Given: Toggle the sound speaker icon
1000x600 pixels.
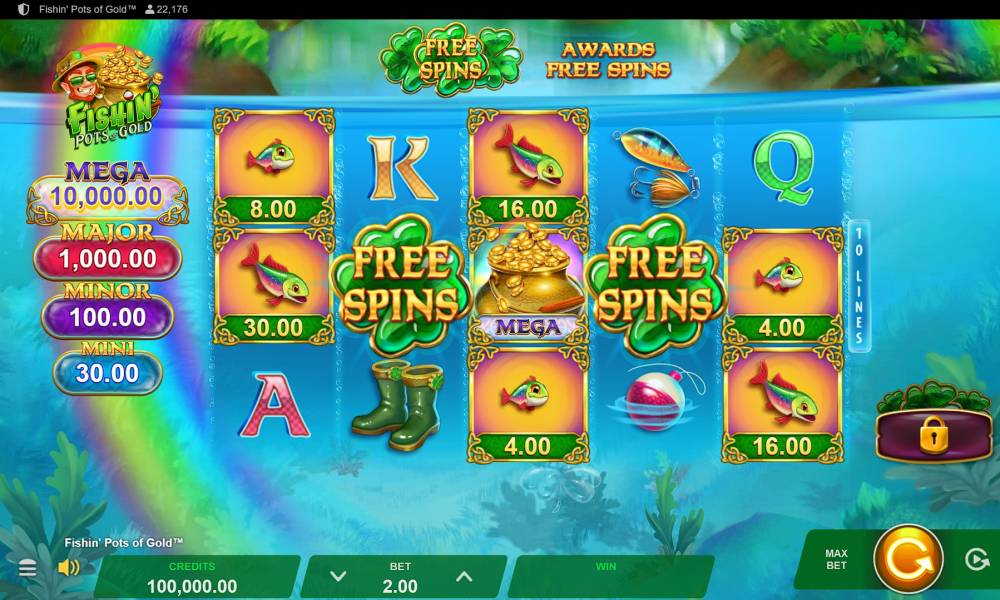Looking at the screenshot, I should (x=69, y=568).
